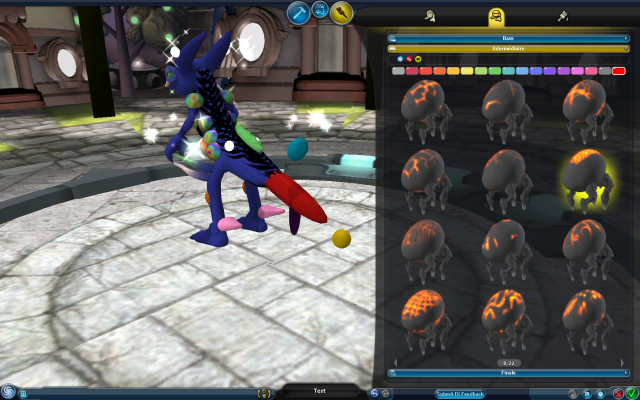The width and height of the screenshot is (640, 400).
Task: Choose the light yellow color swatch
Action: [467, 71]
